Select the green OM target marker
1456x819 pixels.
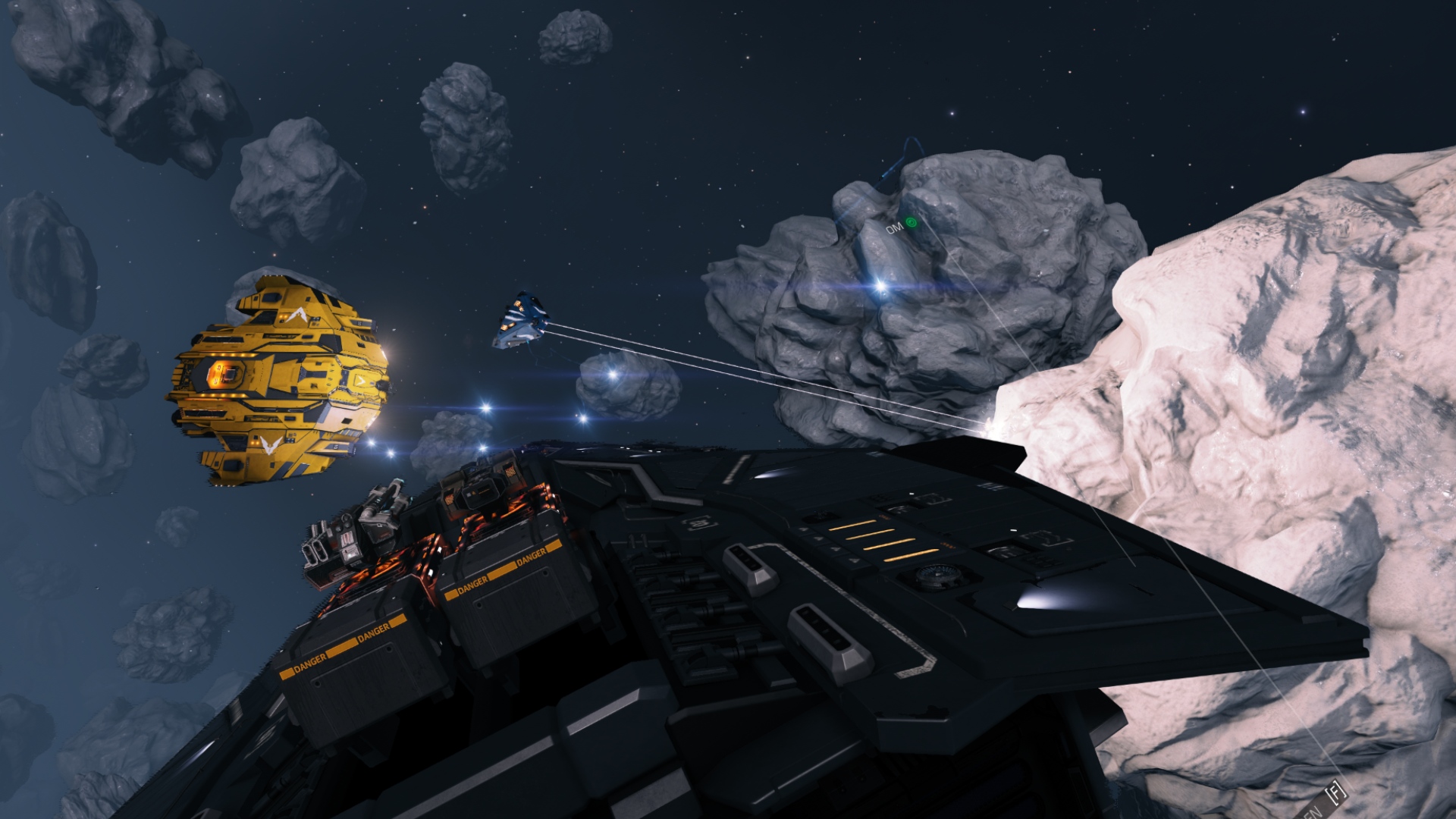tap(911, 222)
